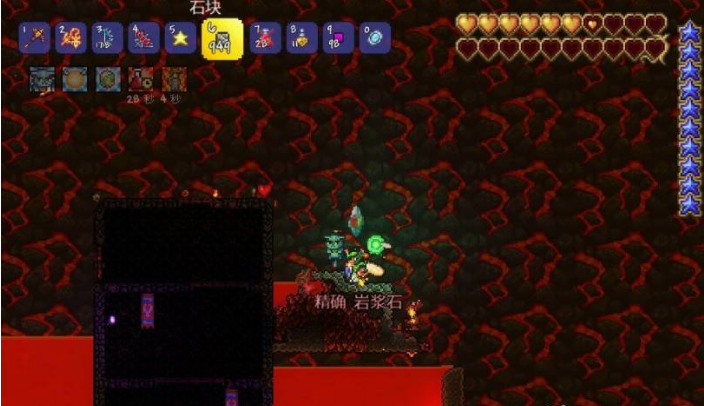Select the highlighted stone block slot
Viewport: 704px width, 406px height.
(222, 40)
